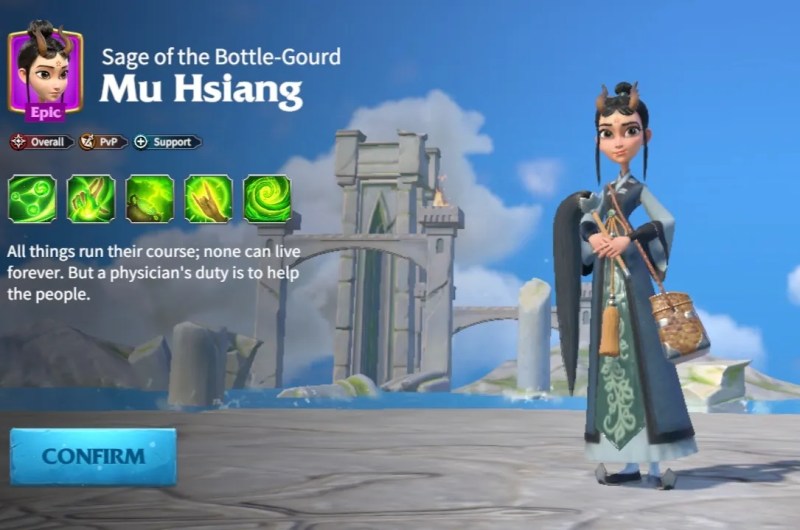Select the Support talent tag

(166, 142)
